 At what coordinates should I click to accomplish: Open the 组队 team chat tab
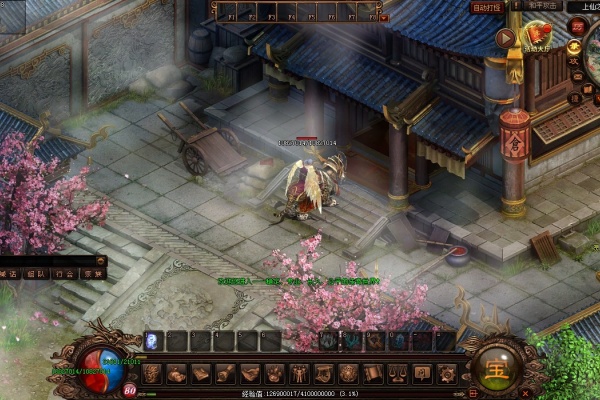click(36, 273)
